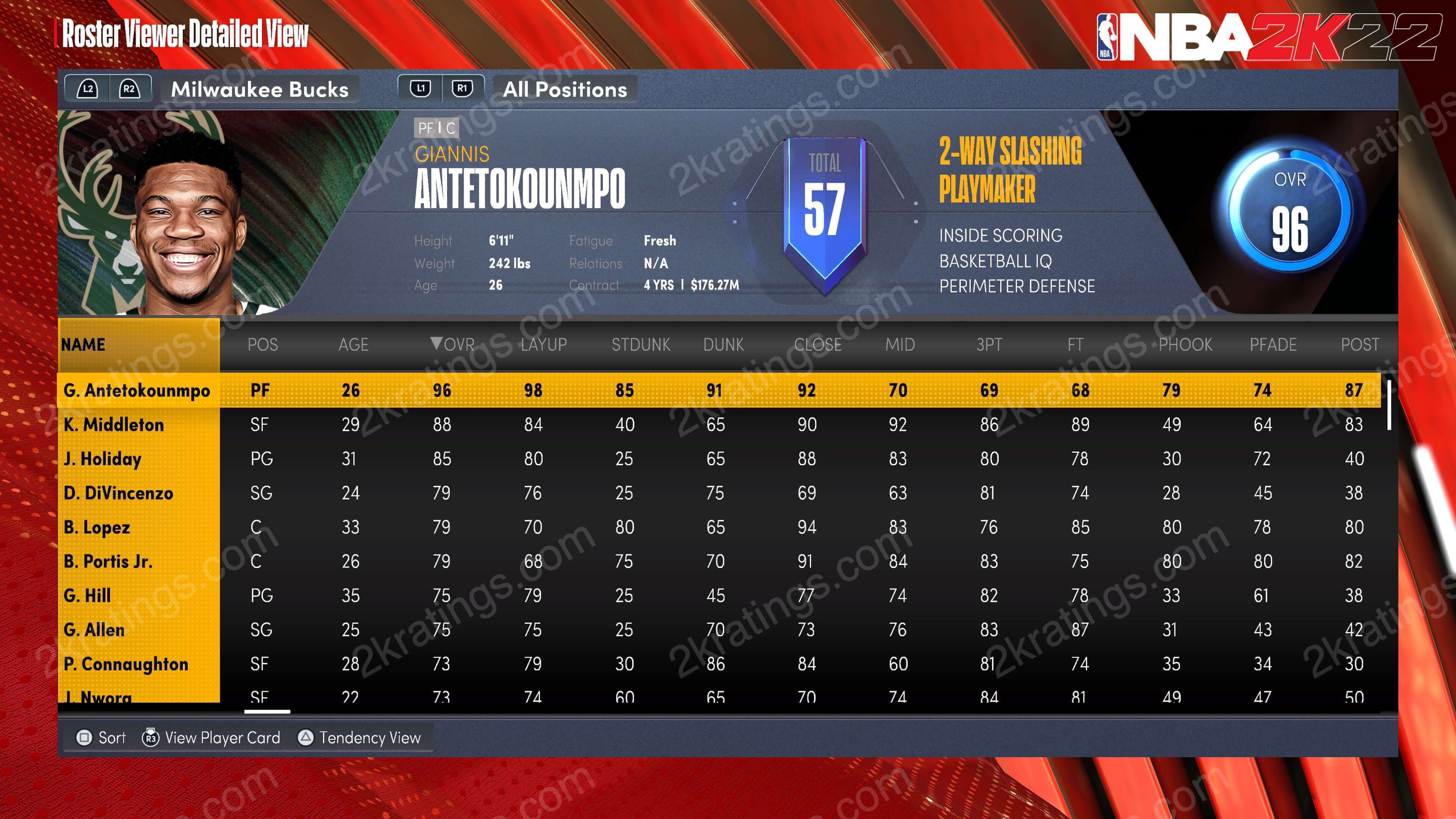The image size is (1456, 819).
Task: Sort players by the LAYUP column
Action: pyautogui.click(x=543, y=344)
